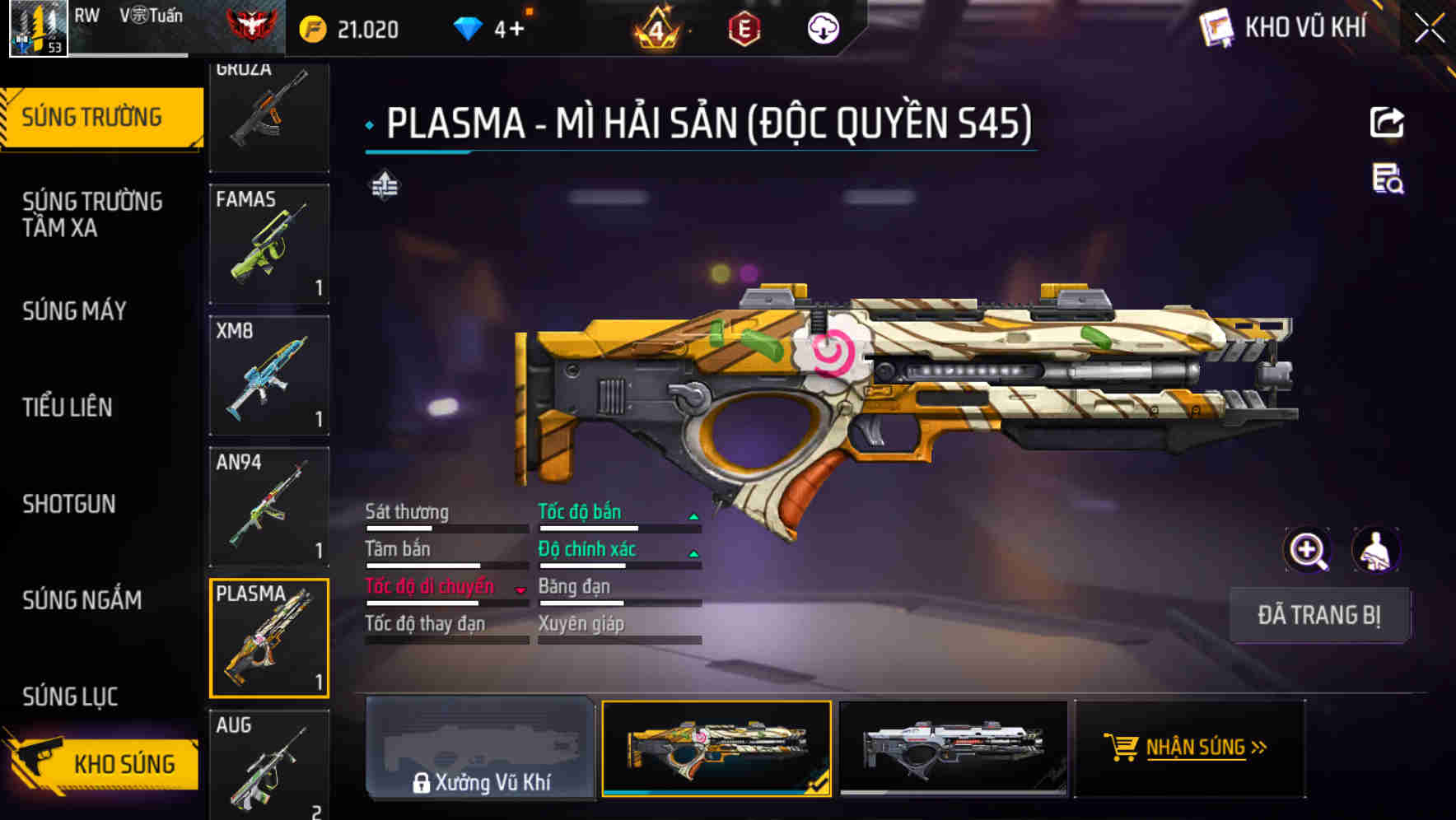The image size is (1456, 820).
Task: Select the AUG weapon tile
Action: [269, 766]
